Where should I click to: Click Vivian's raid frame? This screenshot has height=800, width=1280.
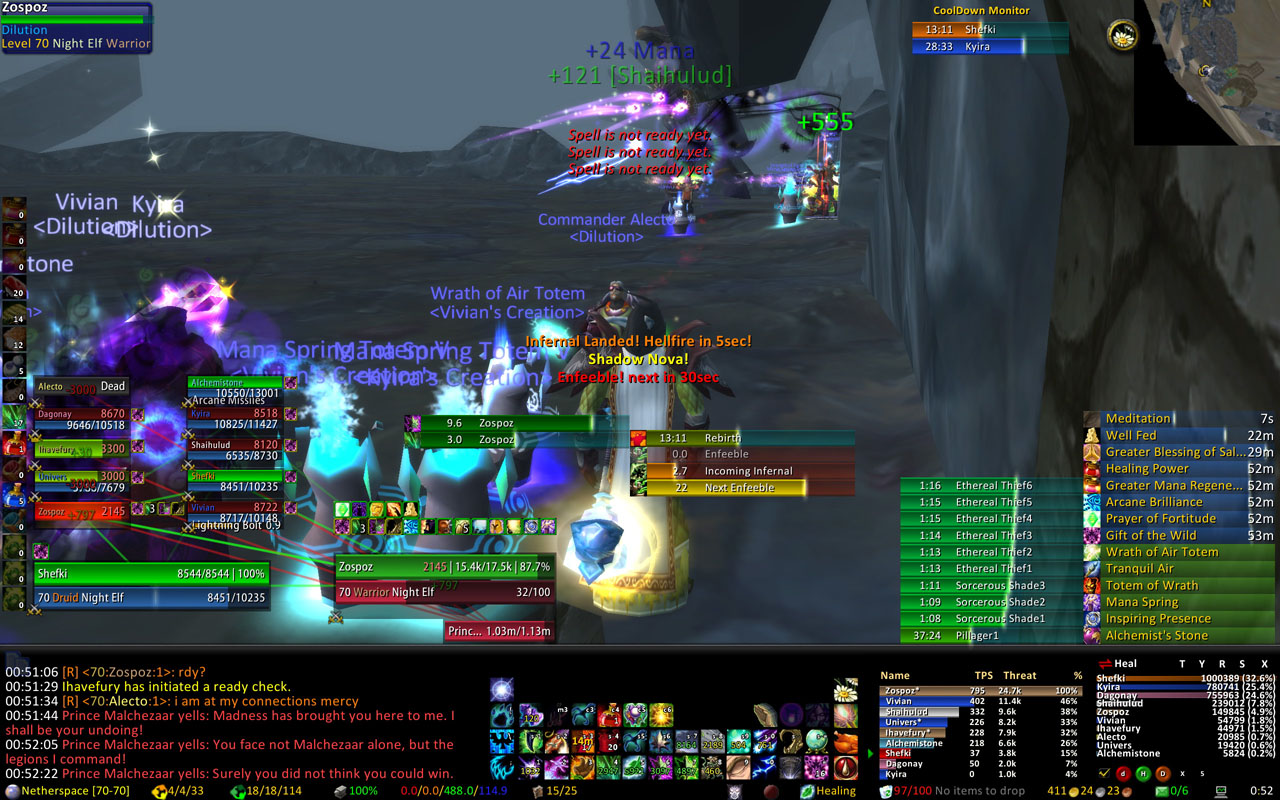[235, 514]
